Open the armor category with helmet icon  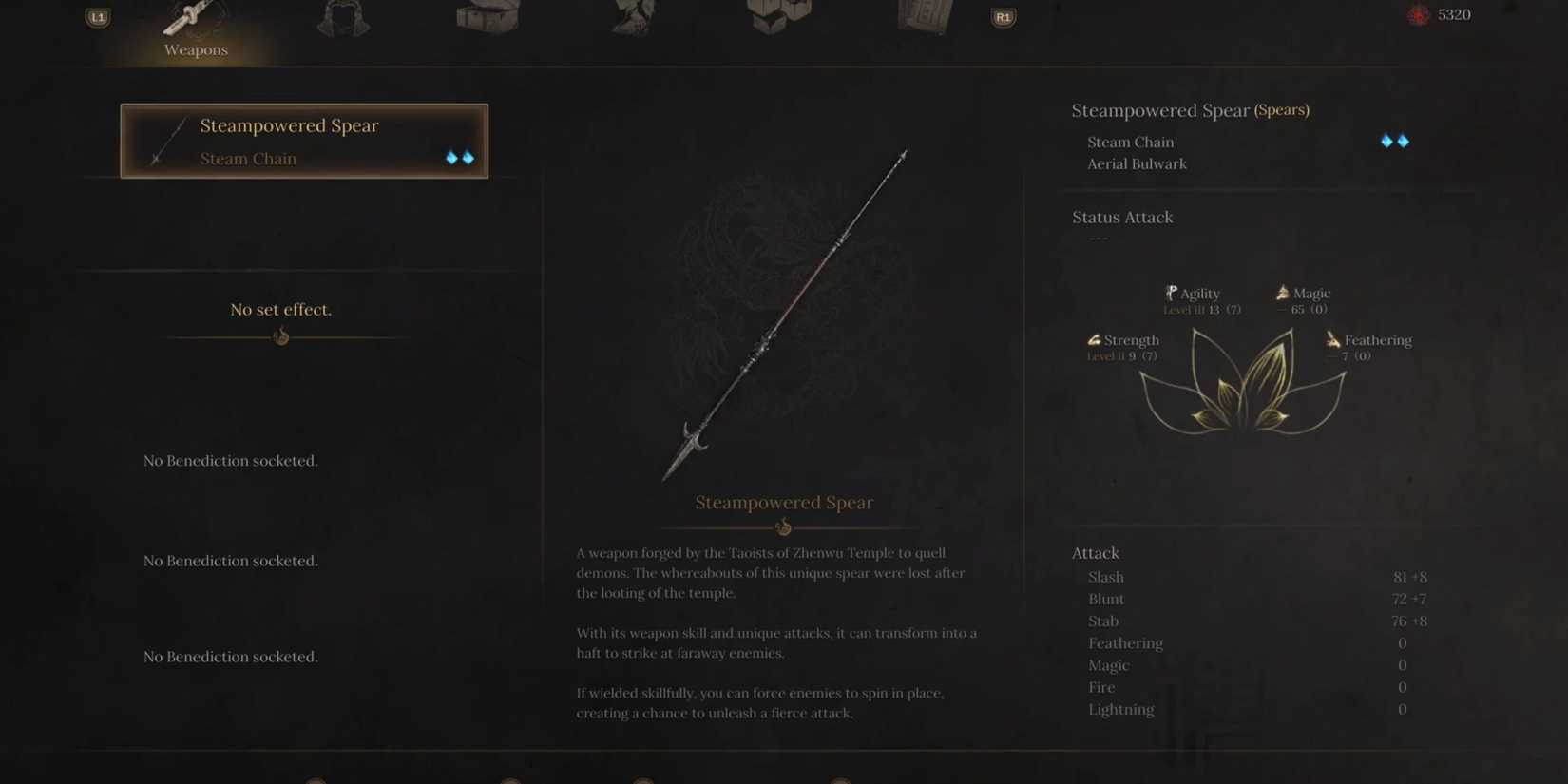(x=342, y=16)
